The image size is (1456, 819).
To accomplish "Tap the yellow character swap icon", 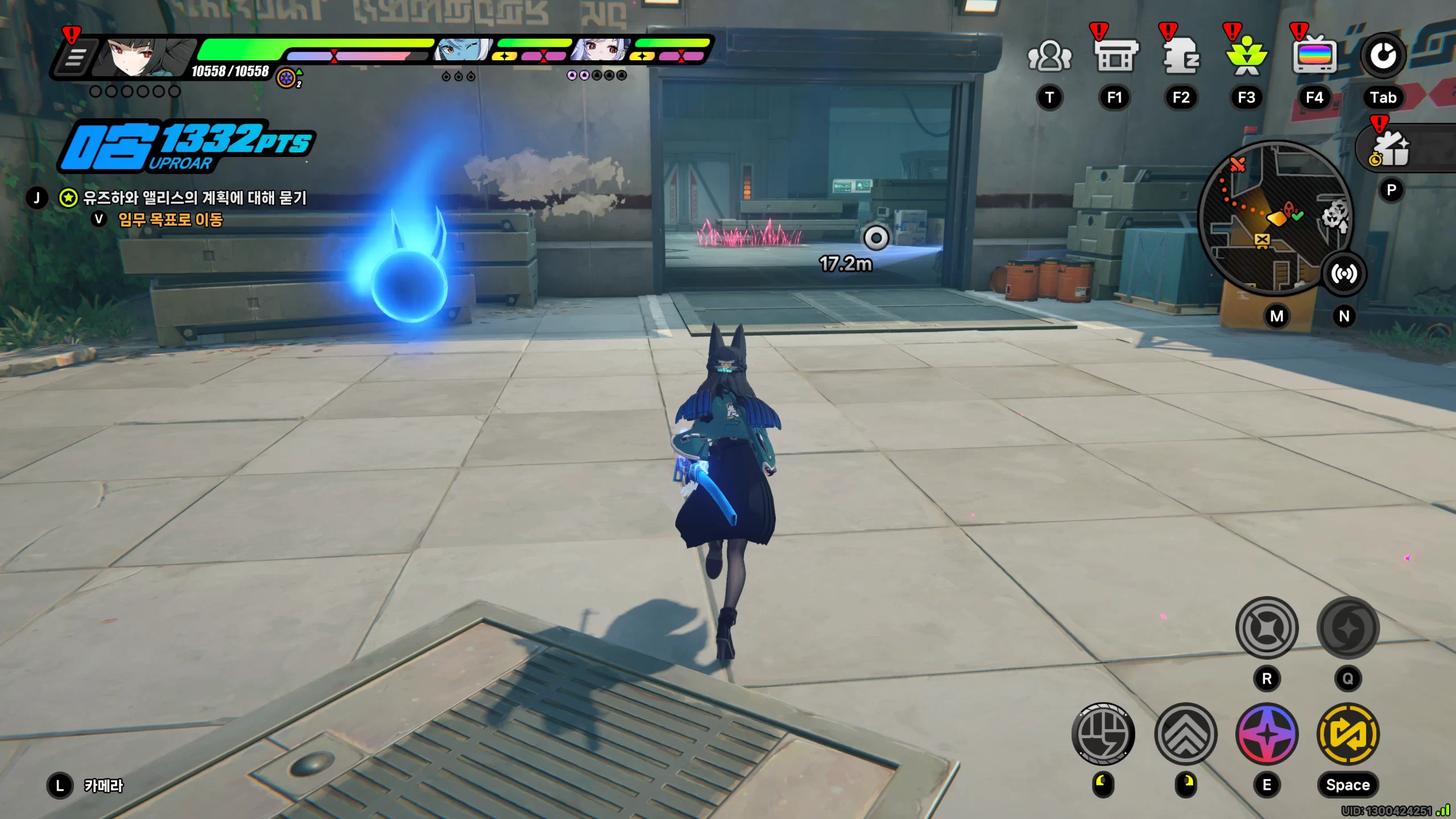I will click(1348, 734).
